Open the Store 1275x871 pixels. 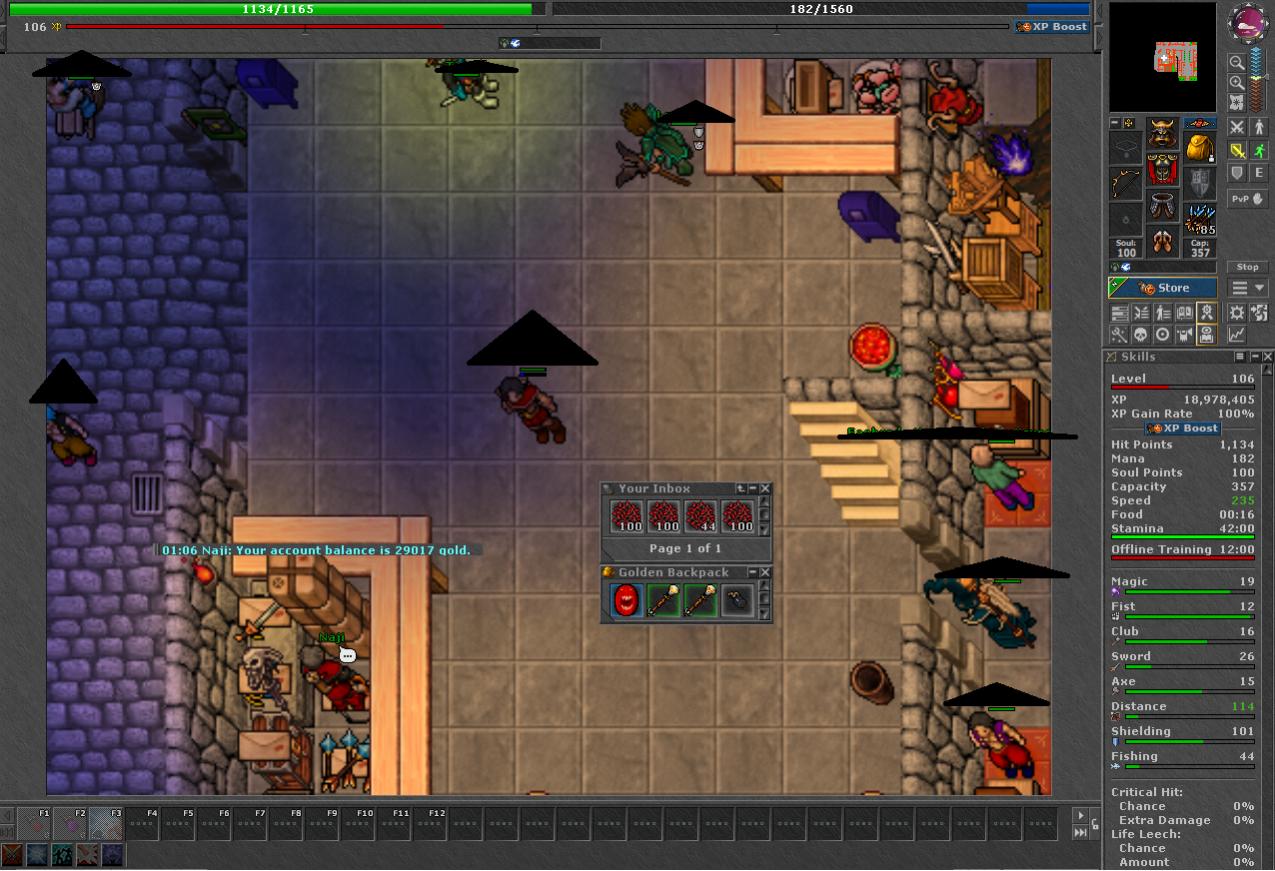pos(1162,288)
